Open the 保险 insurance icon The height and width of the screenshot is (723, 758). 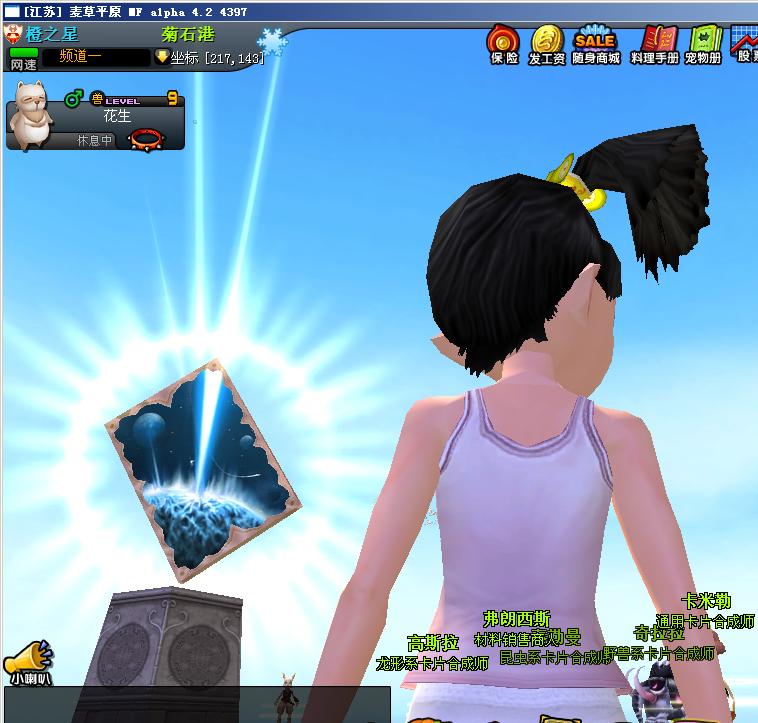point(503,42)
